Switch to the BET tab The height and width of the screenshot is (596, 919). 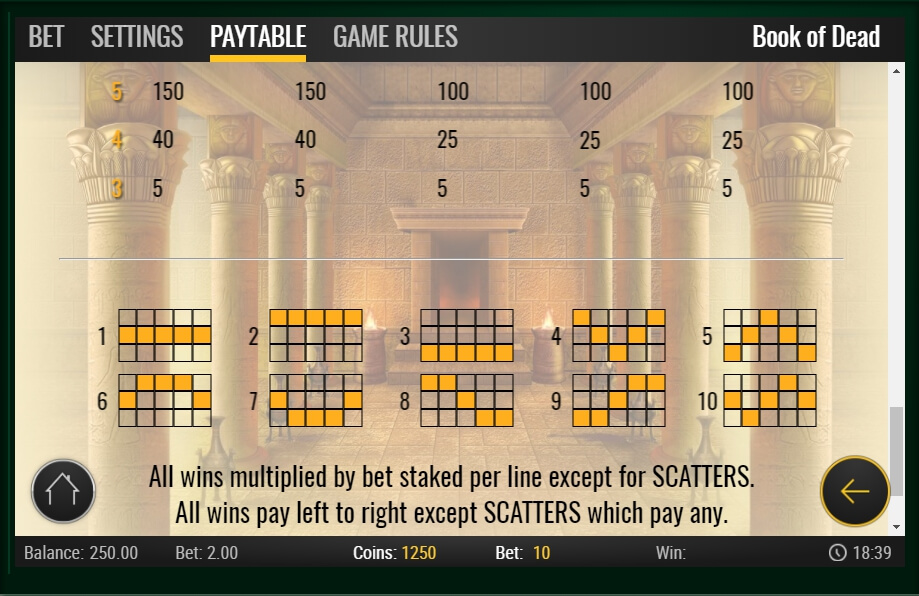click(46, 38)
